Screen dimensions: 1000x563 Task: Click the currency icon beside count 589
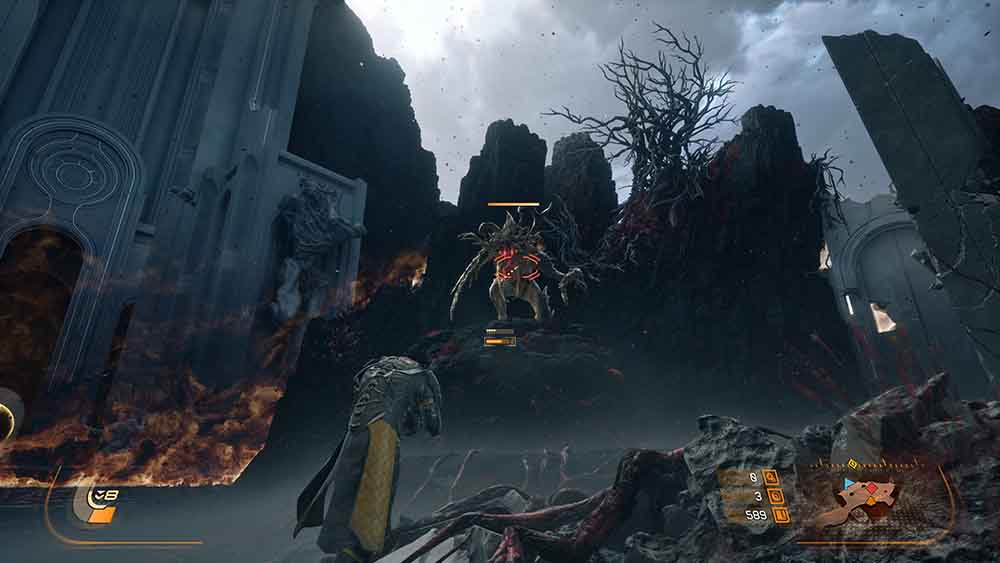tap(781, 515)
